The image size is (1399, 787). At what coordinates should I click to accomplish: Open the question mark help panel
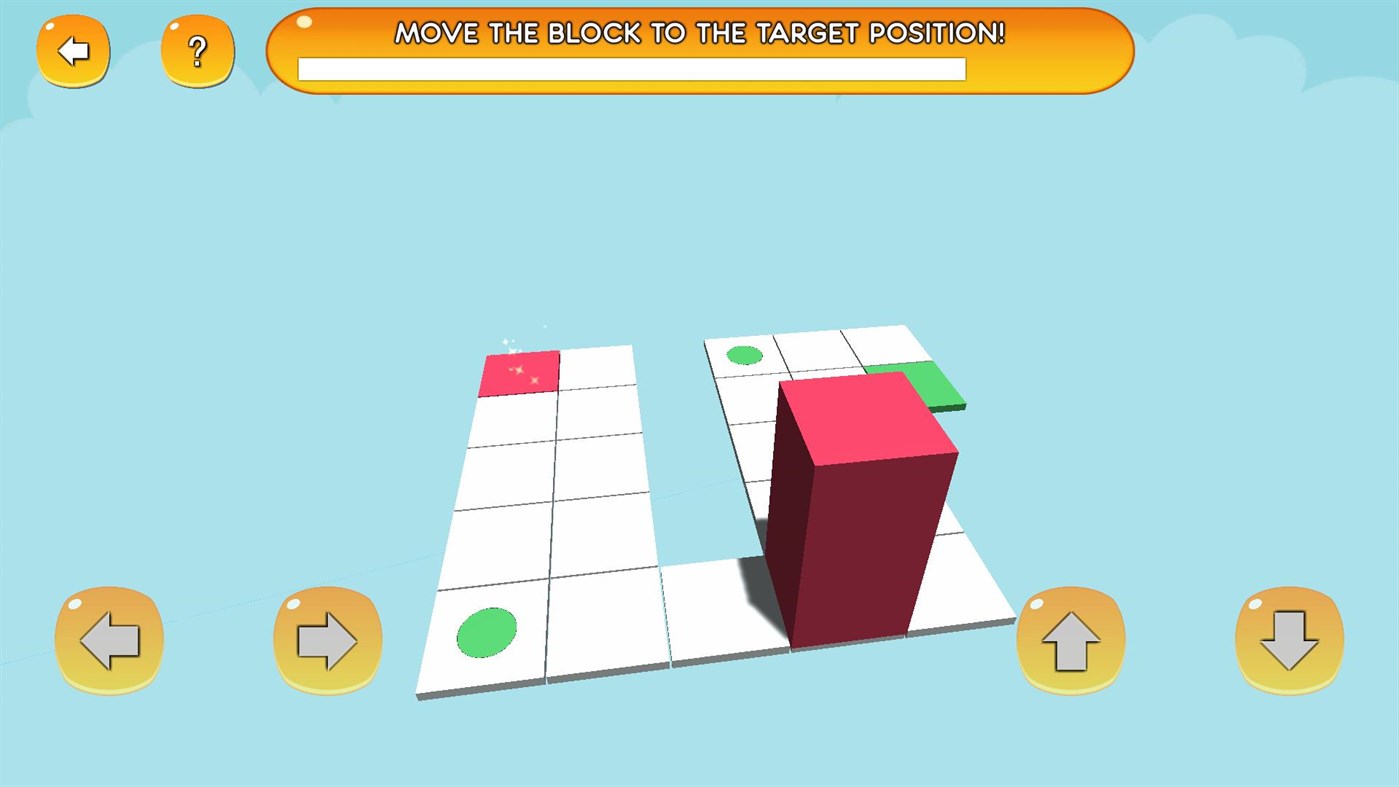point(197,51)
